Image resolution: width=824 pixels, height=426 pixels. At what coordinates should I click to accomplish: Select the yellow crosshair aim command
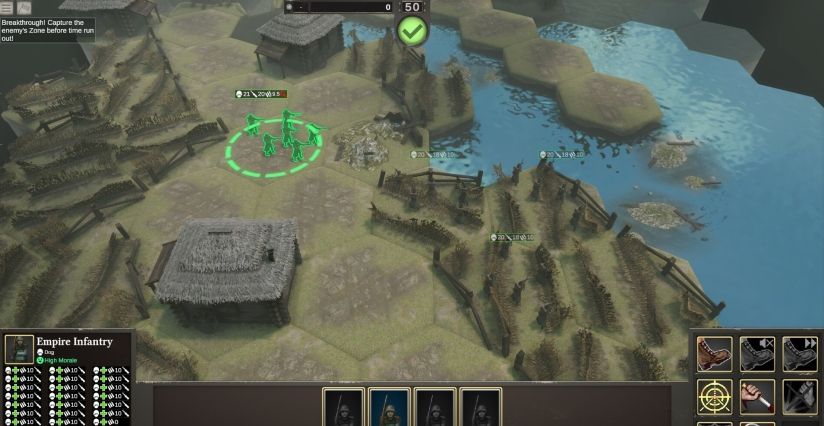click(714, 397)
